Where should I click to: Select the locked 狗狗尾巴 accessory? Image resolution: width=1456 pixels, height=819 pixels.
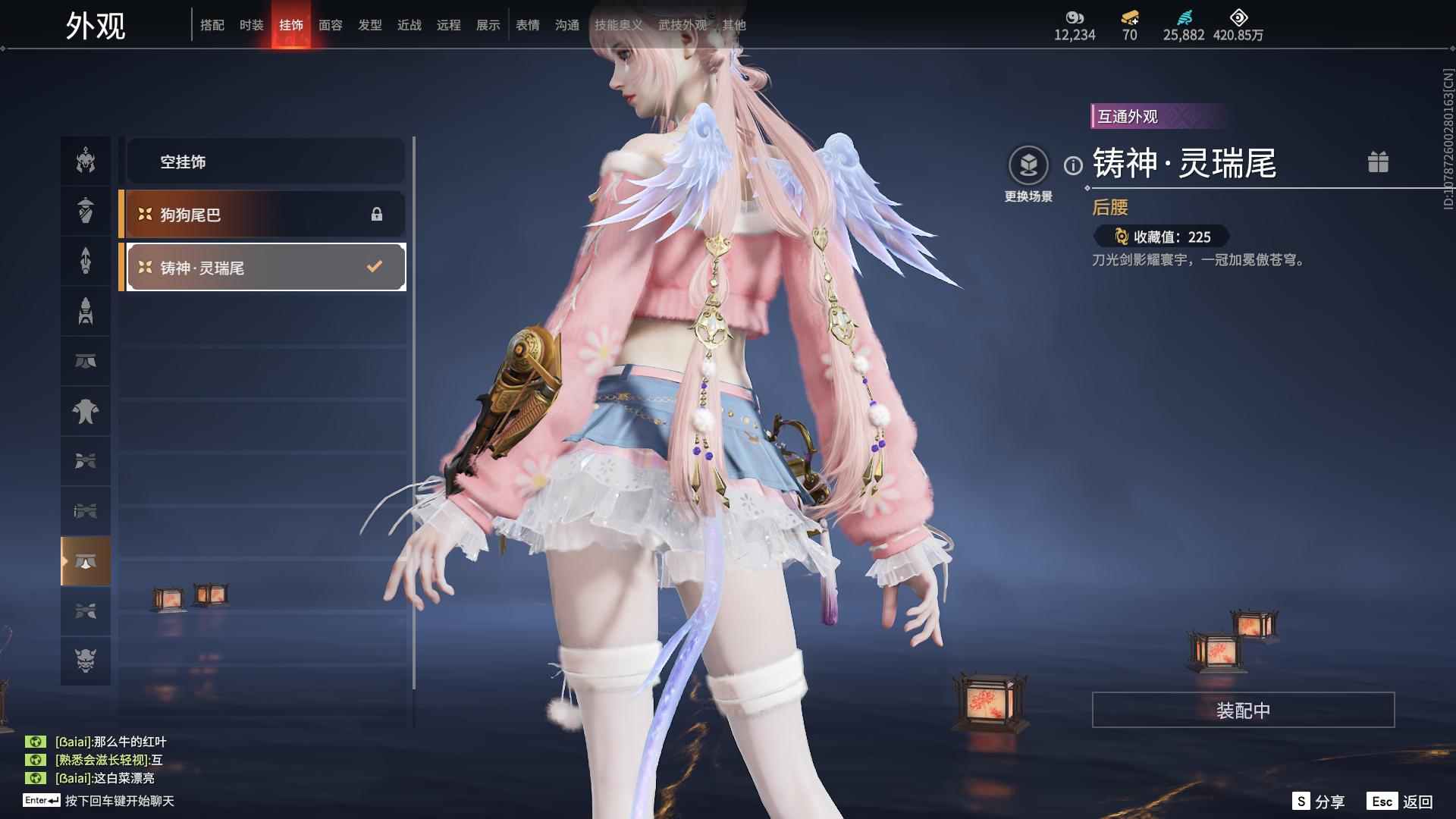(x=265, y=215)
